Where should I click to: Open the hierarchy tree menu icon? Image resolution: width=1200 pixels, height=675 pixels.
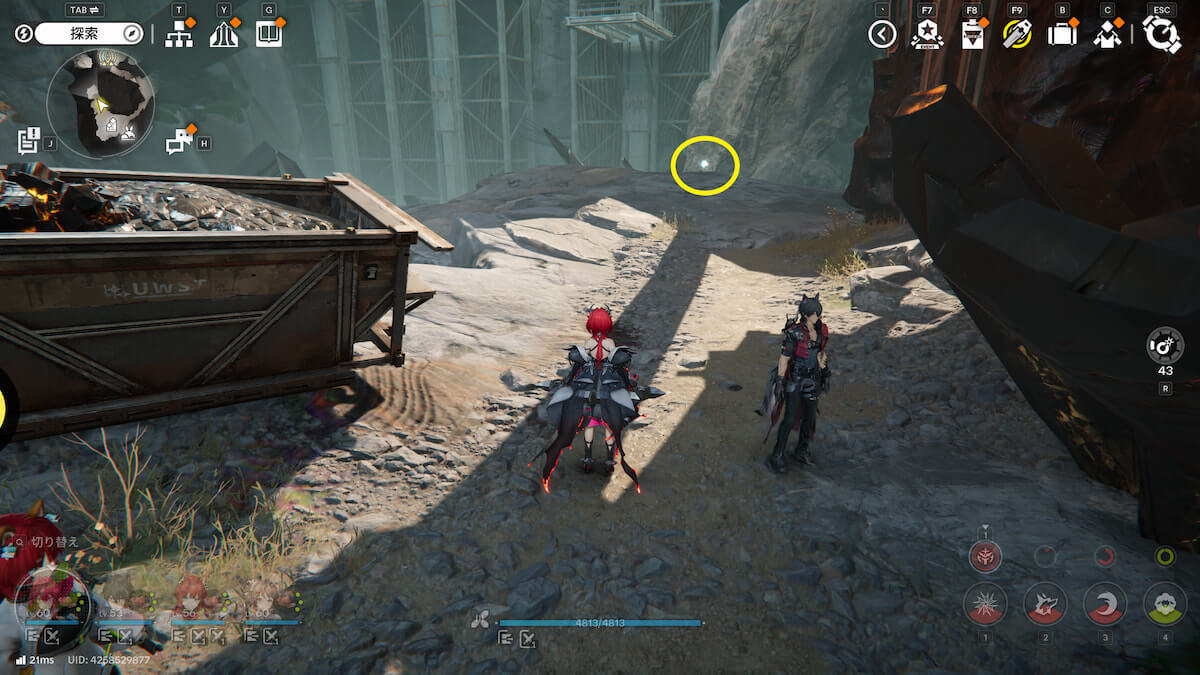coord(179,34)
